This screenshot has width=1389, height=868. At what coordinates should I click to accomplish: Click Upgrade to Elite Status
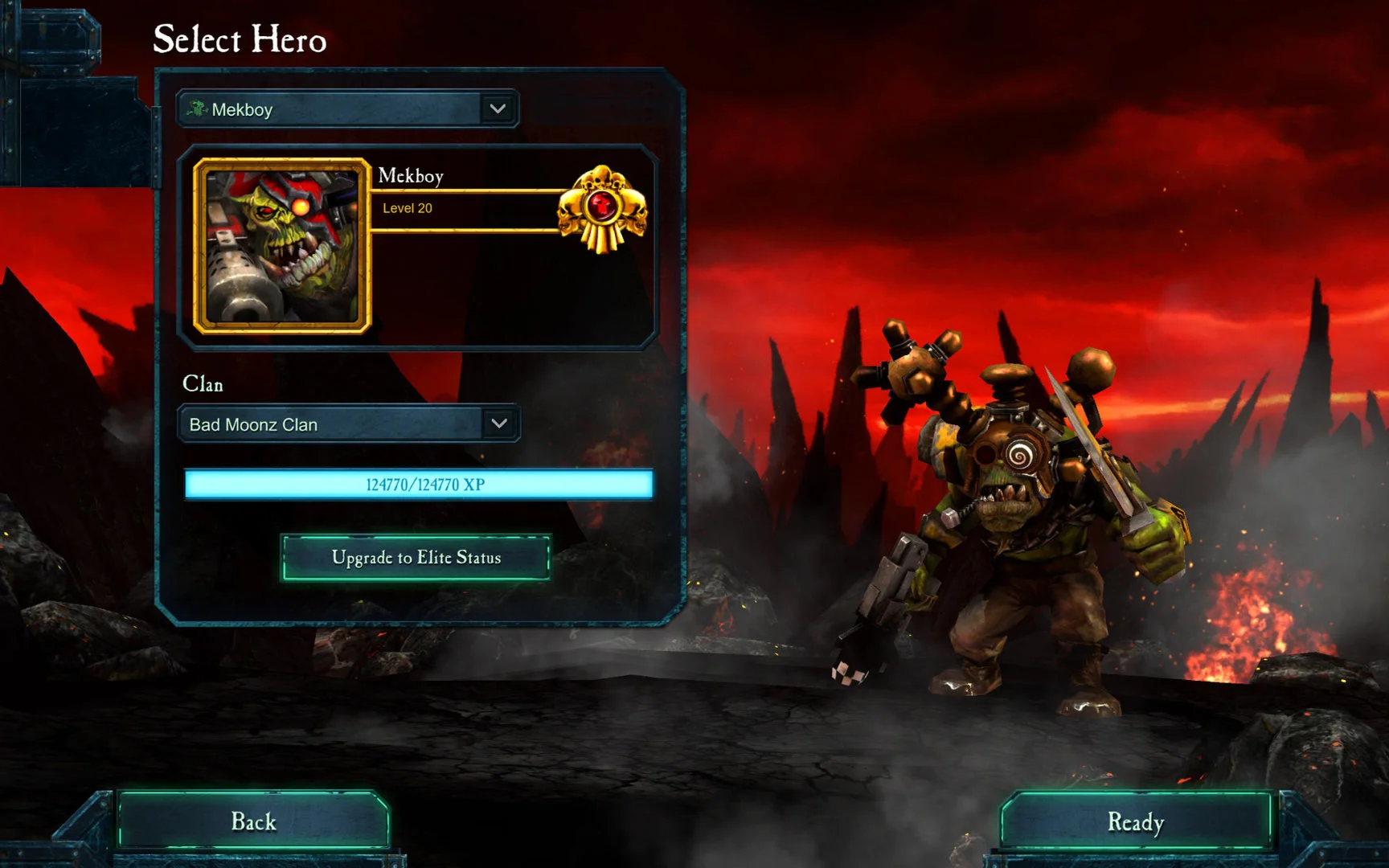[416, 557]
